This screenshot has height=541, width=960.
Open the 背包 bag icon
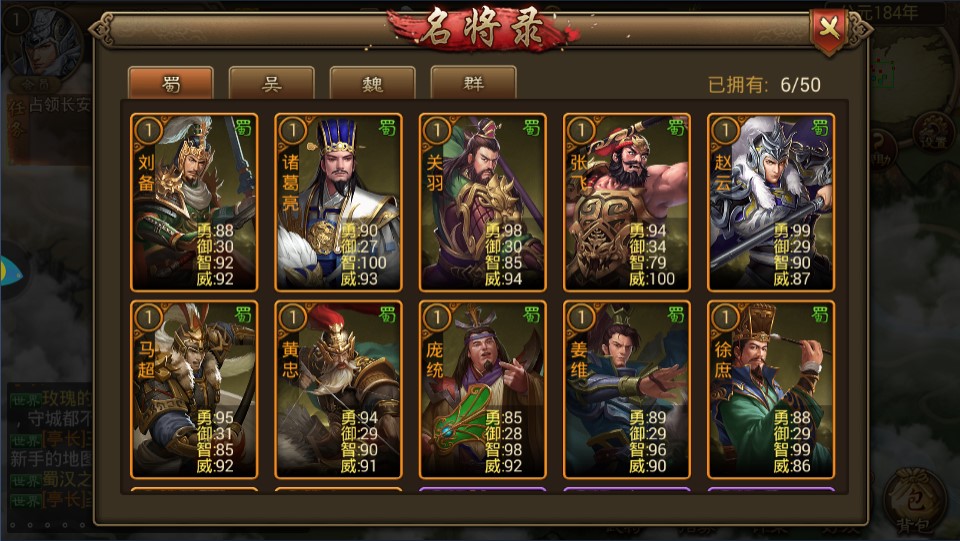[915, 500]
